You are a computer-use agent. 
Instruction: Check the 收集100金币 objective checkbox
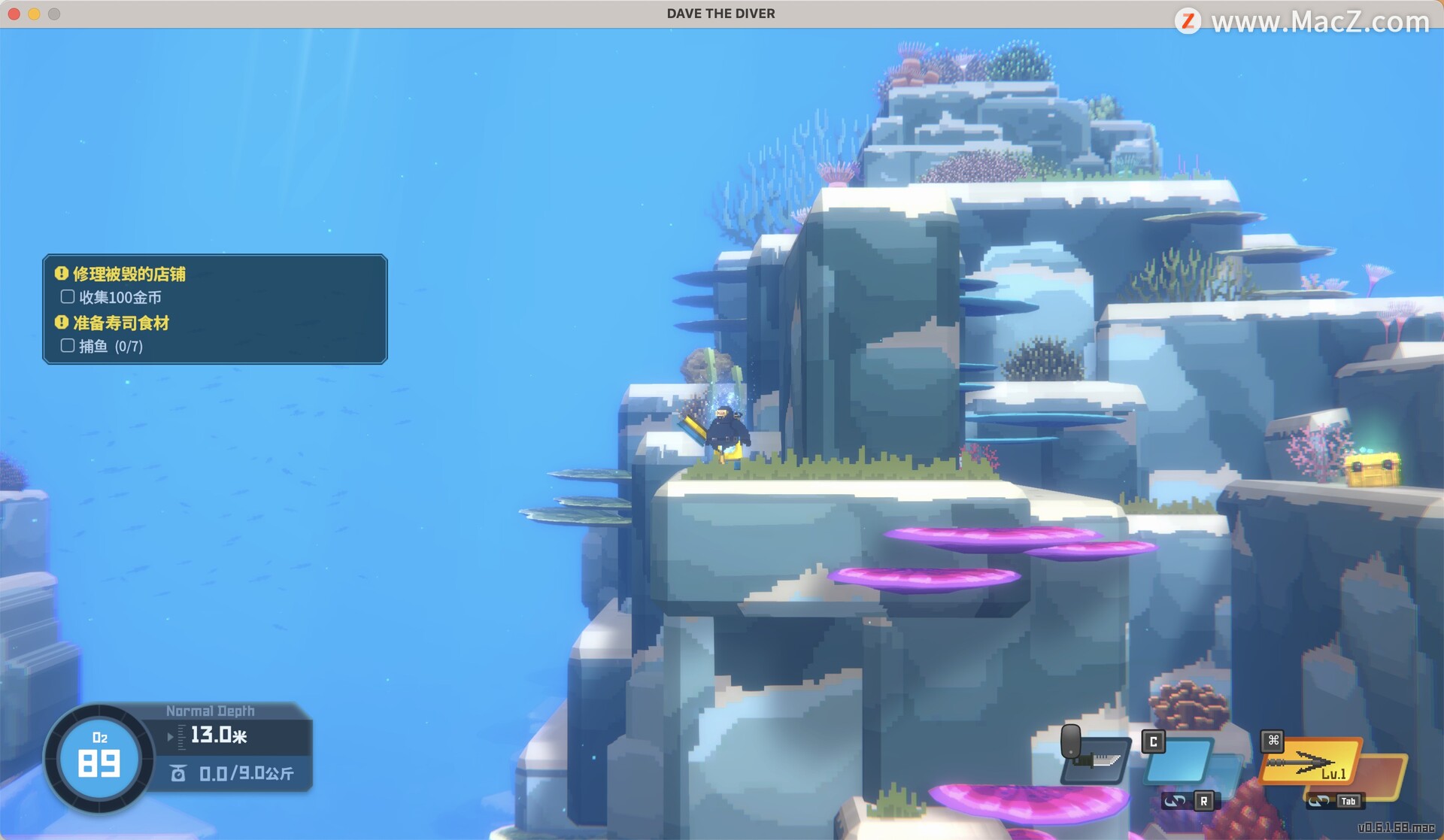coord(67,297)
